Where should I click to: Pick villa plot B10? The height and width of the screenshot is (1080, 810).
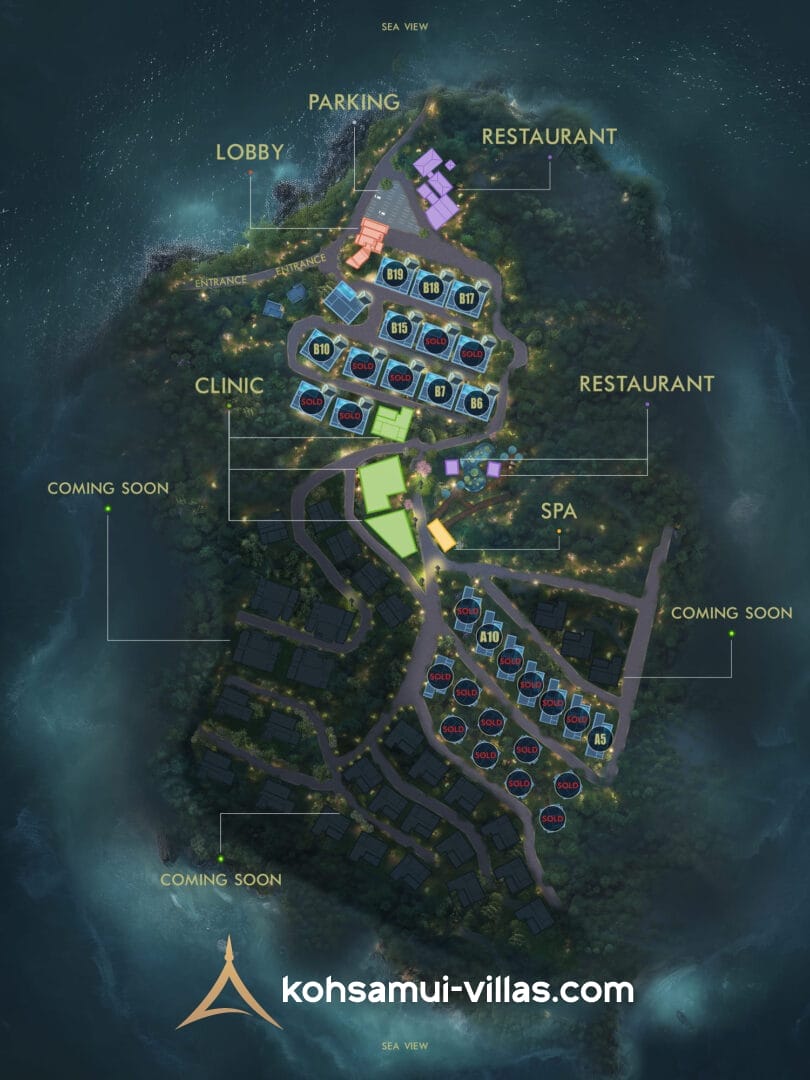click(x=321, y=349)
